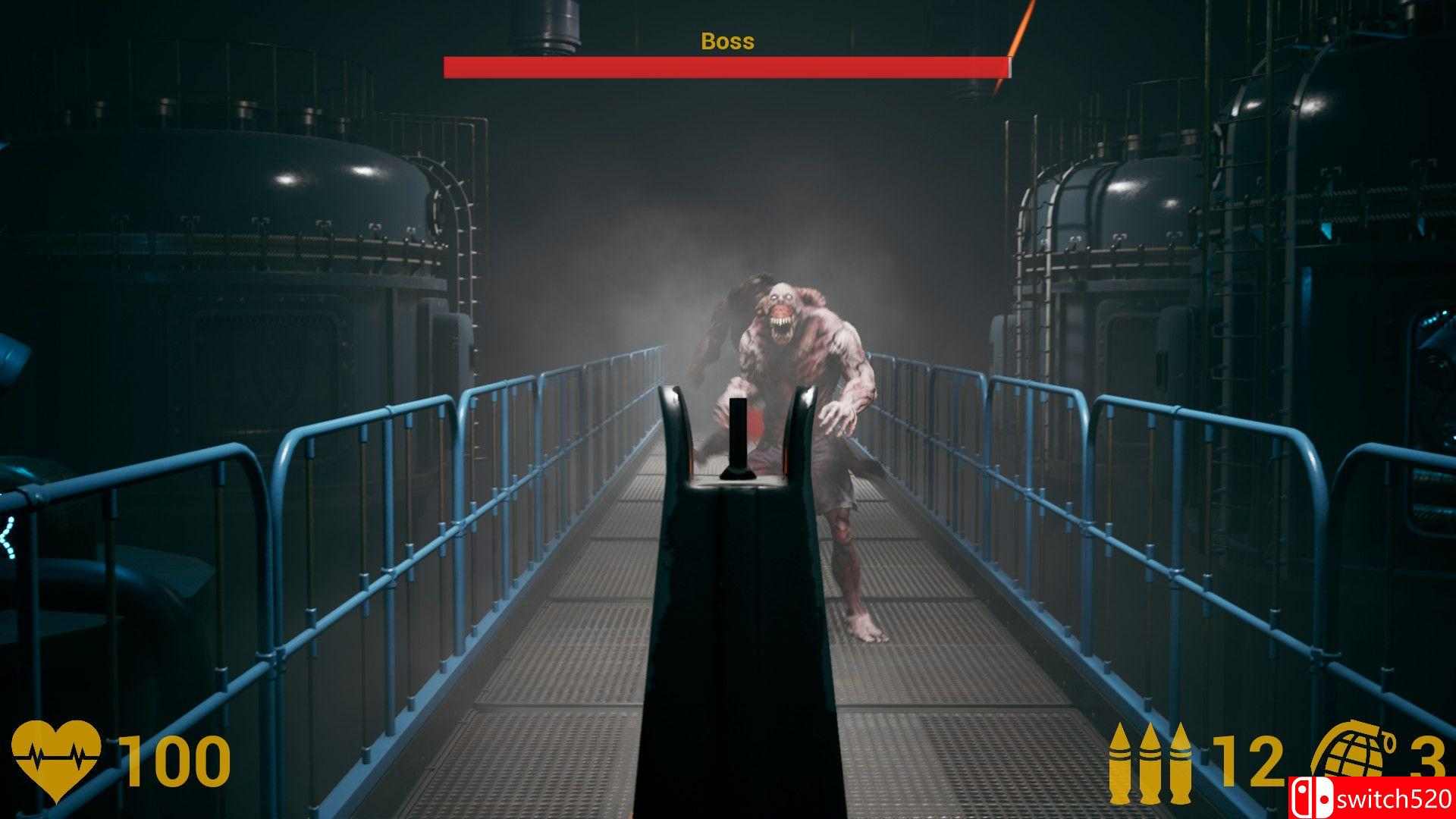Click the leftmost bullet of the ammo icon
Image resolution: width=1456 pixels, height=819 pixels.
[1120, 764]
